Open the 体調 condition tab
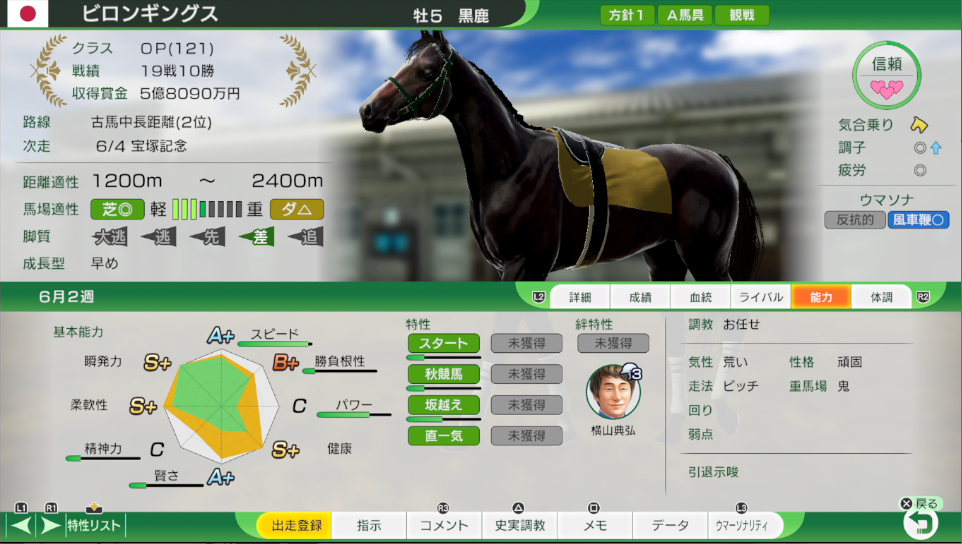Image resolution: width=962 pixels, height=544 pixels. [881, 297]
